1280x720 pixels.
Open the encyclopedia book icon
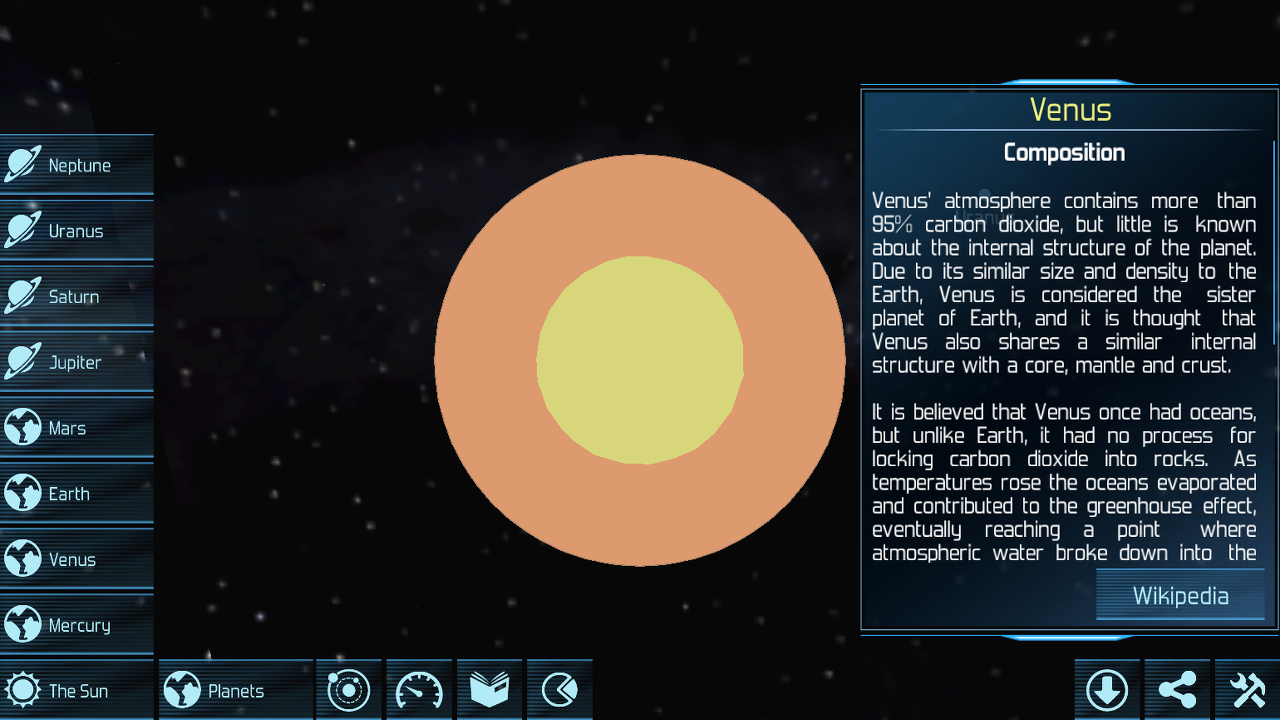pyautogui.click(x=489, y=689)
